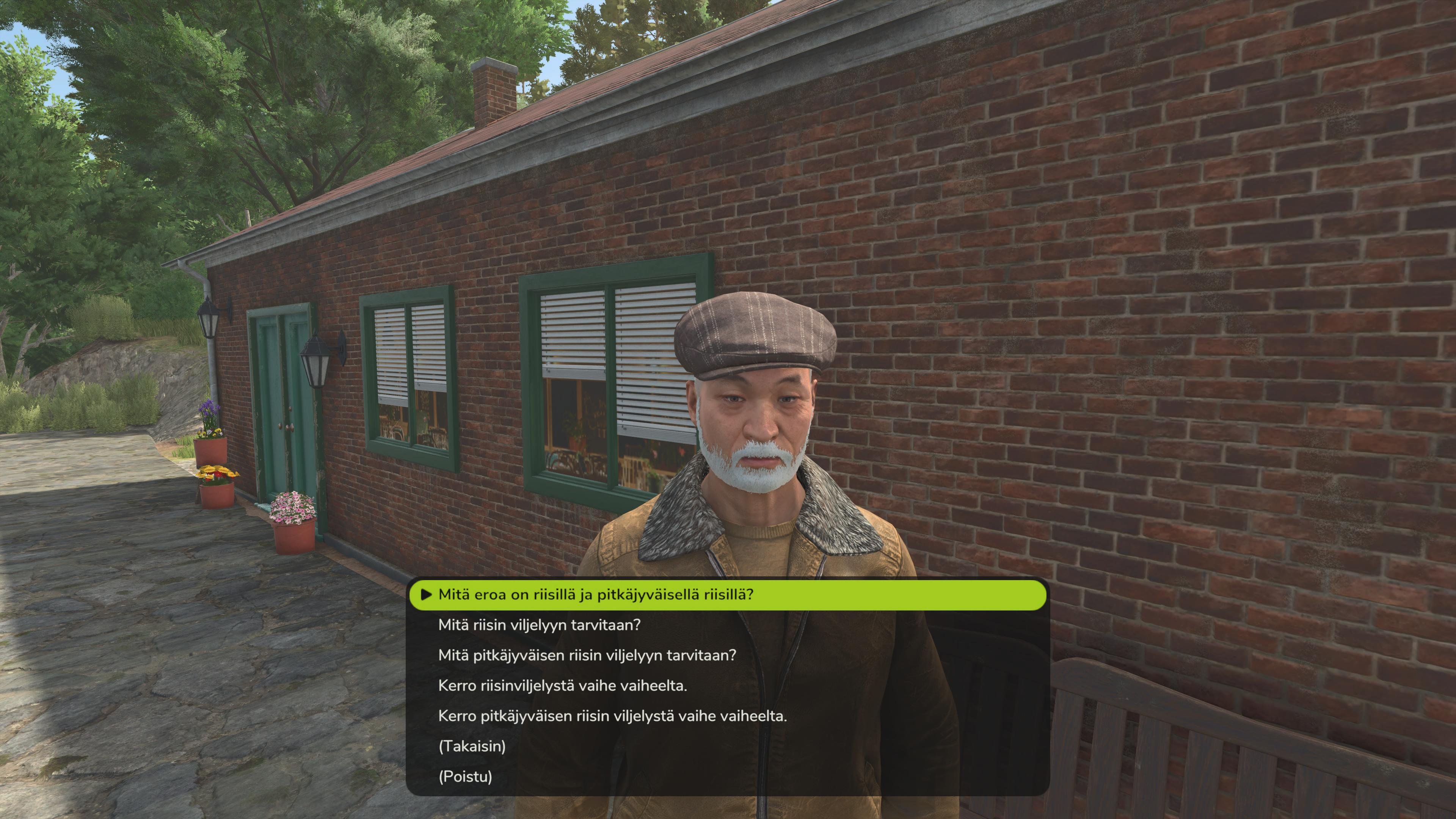Pick "Kerro riisinviljelystä vaihe vaiheelta." reply
This screenshot has height=819, width=1456.
562,686
